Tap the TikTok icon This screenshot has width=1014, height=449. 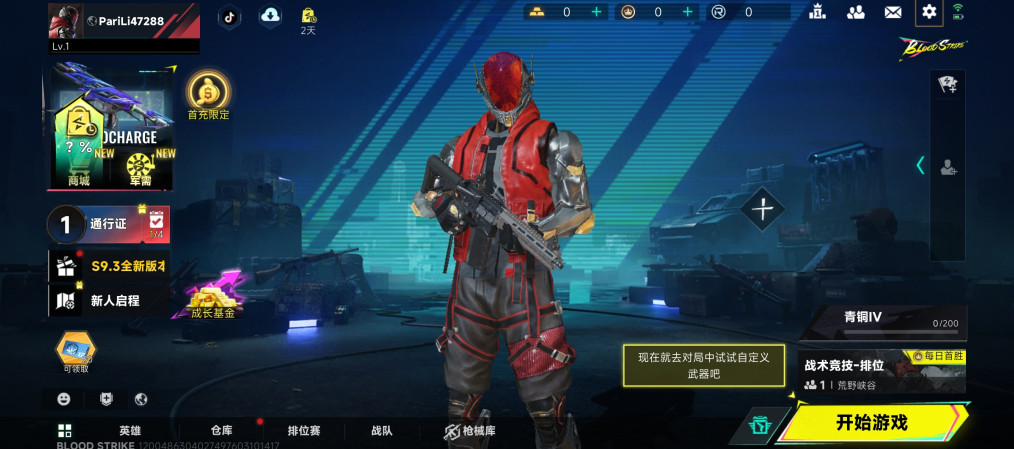pos(229,15)
